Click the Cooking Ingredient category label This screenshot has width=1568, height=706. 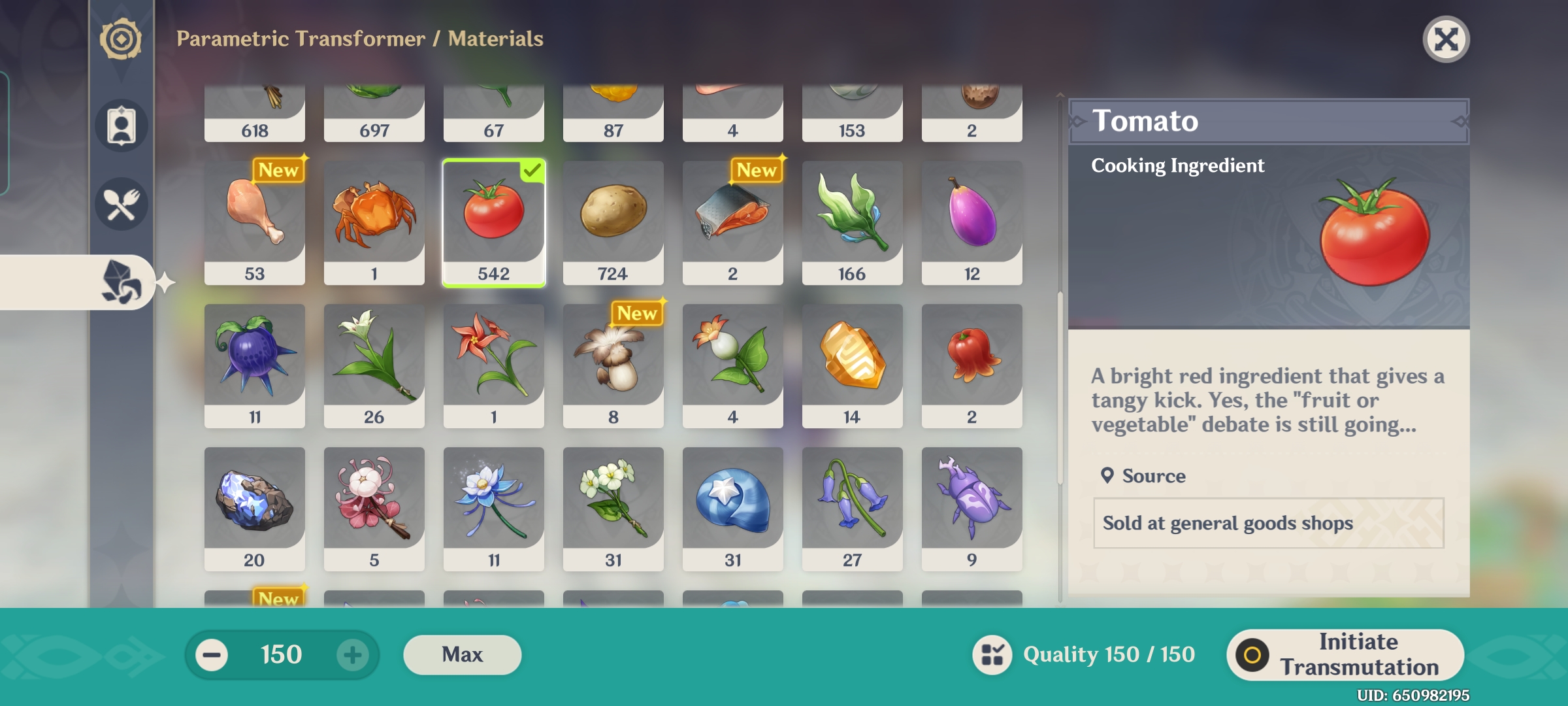tap(1176, 165)
